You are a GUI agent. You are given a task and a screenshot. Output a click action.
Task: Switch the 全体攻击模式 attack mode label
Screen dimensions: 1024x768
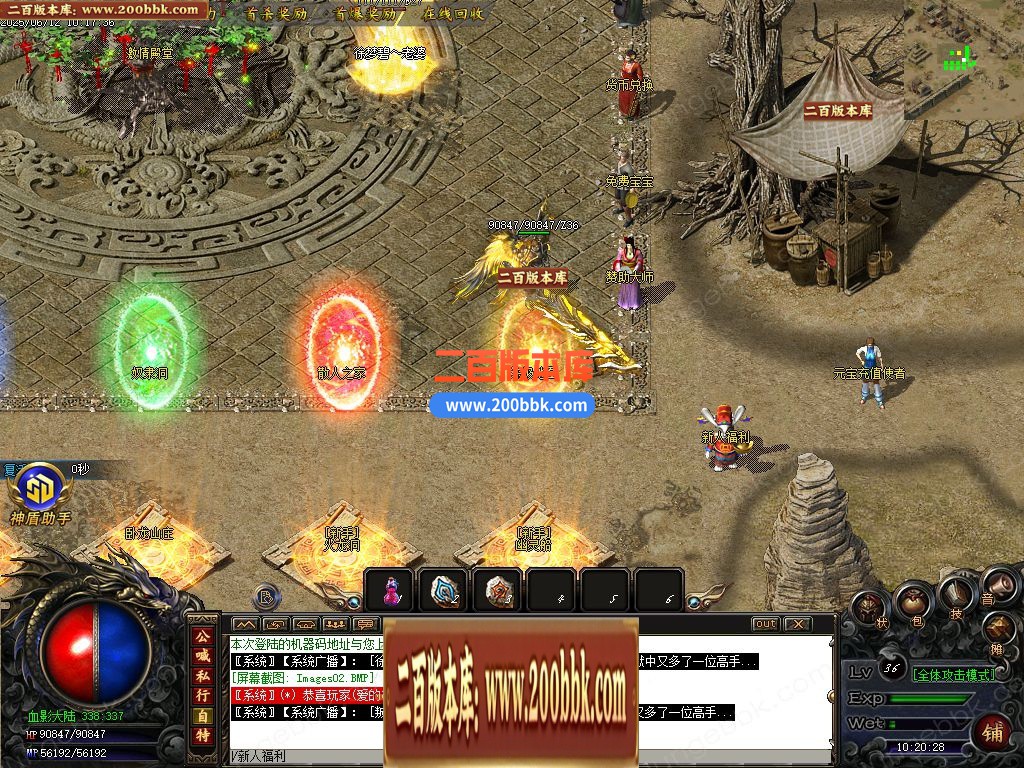955,674
